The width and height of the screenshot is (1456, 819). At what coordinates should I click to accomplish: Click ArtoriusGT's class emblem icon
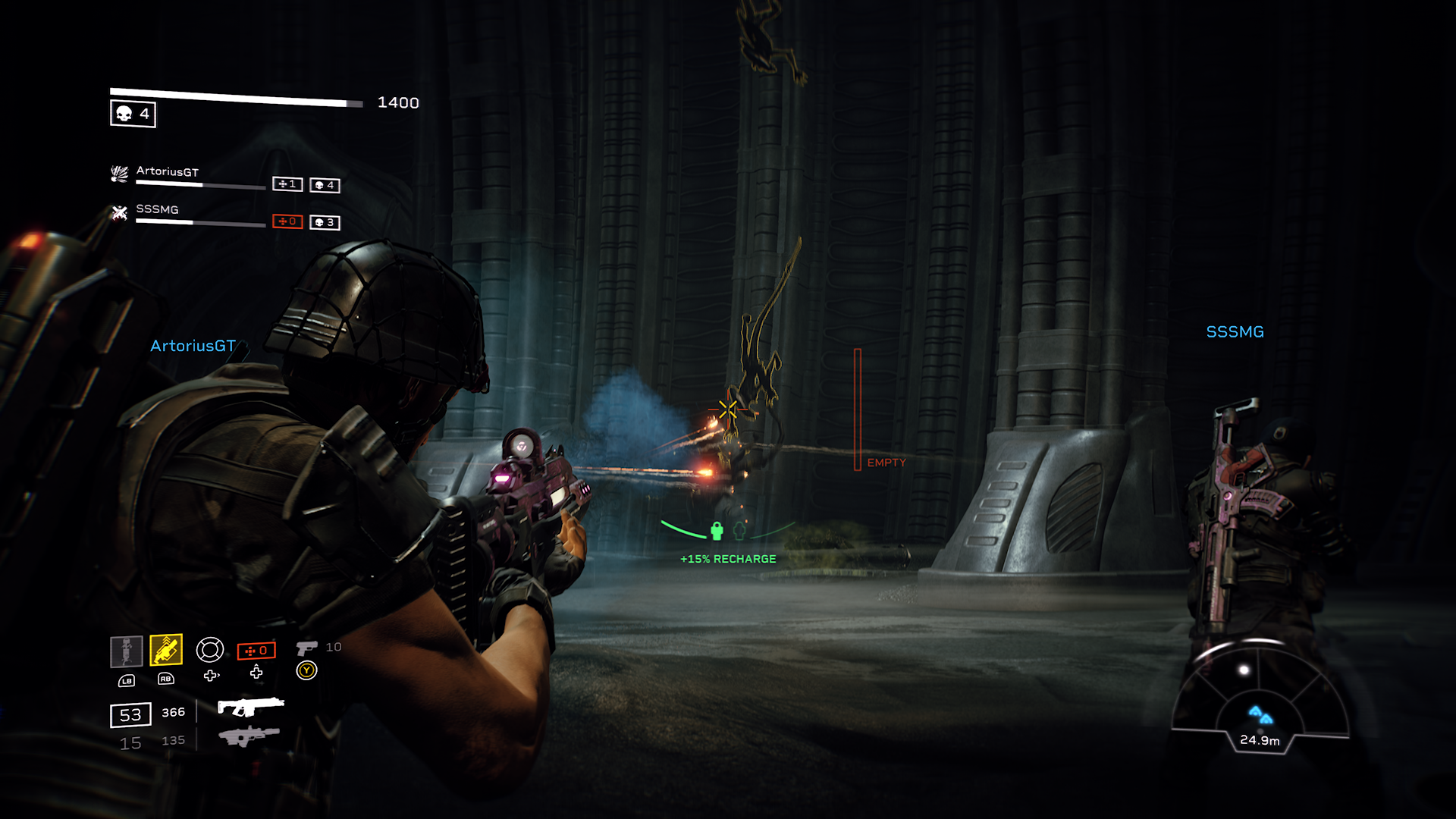pyautogui.click(x=120, y=174)
